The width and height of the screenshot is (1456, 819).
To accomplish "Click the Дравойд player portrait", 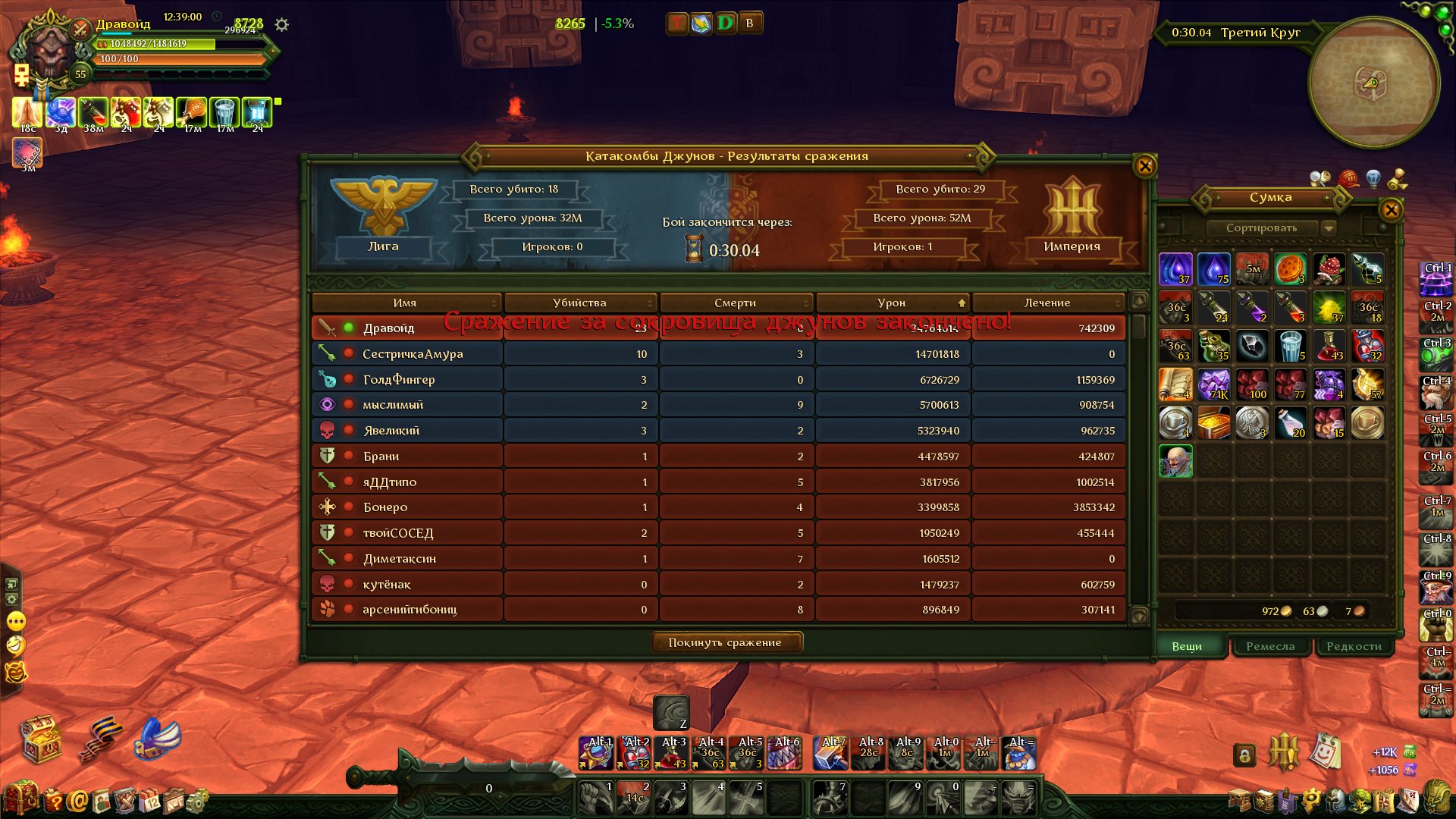I will pyautogui.click(x=50, y=52).
